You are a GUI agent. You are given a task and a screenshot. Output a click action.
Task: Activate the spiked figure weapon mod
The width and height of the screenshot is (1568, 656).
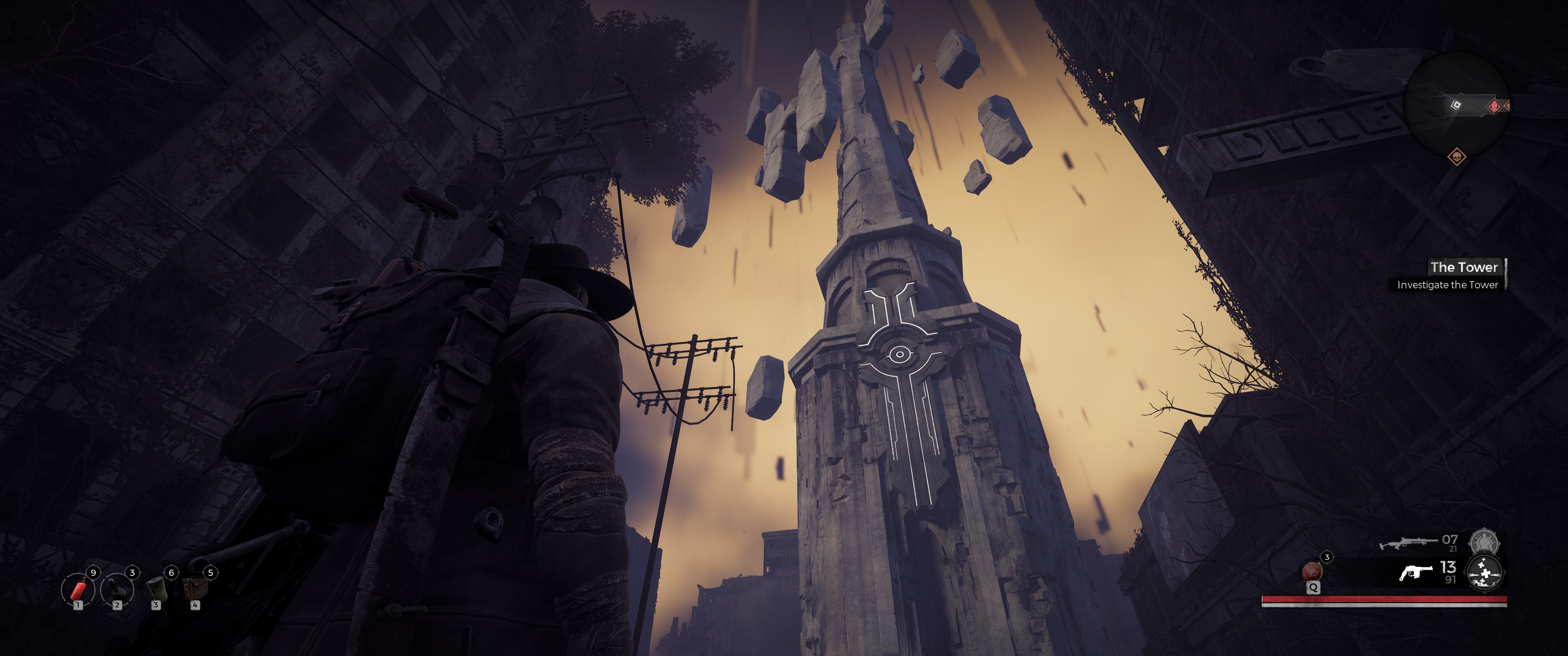(1484, 541)
